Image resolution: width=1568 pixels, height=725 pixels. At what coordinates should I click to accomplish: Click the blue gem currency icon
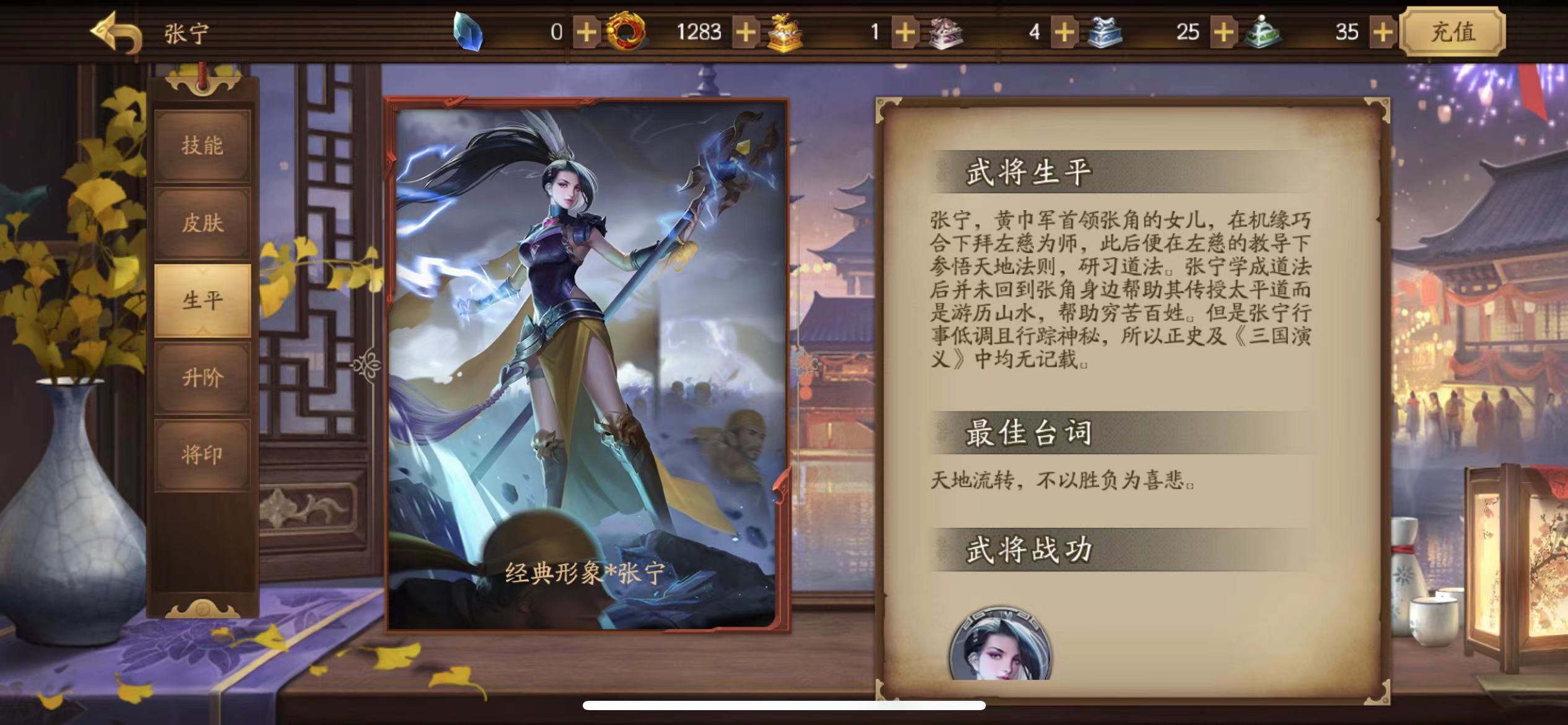pos(471,32)
